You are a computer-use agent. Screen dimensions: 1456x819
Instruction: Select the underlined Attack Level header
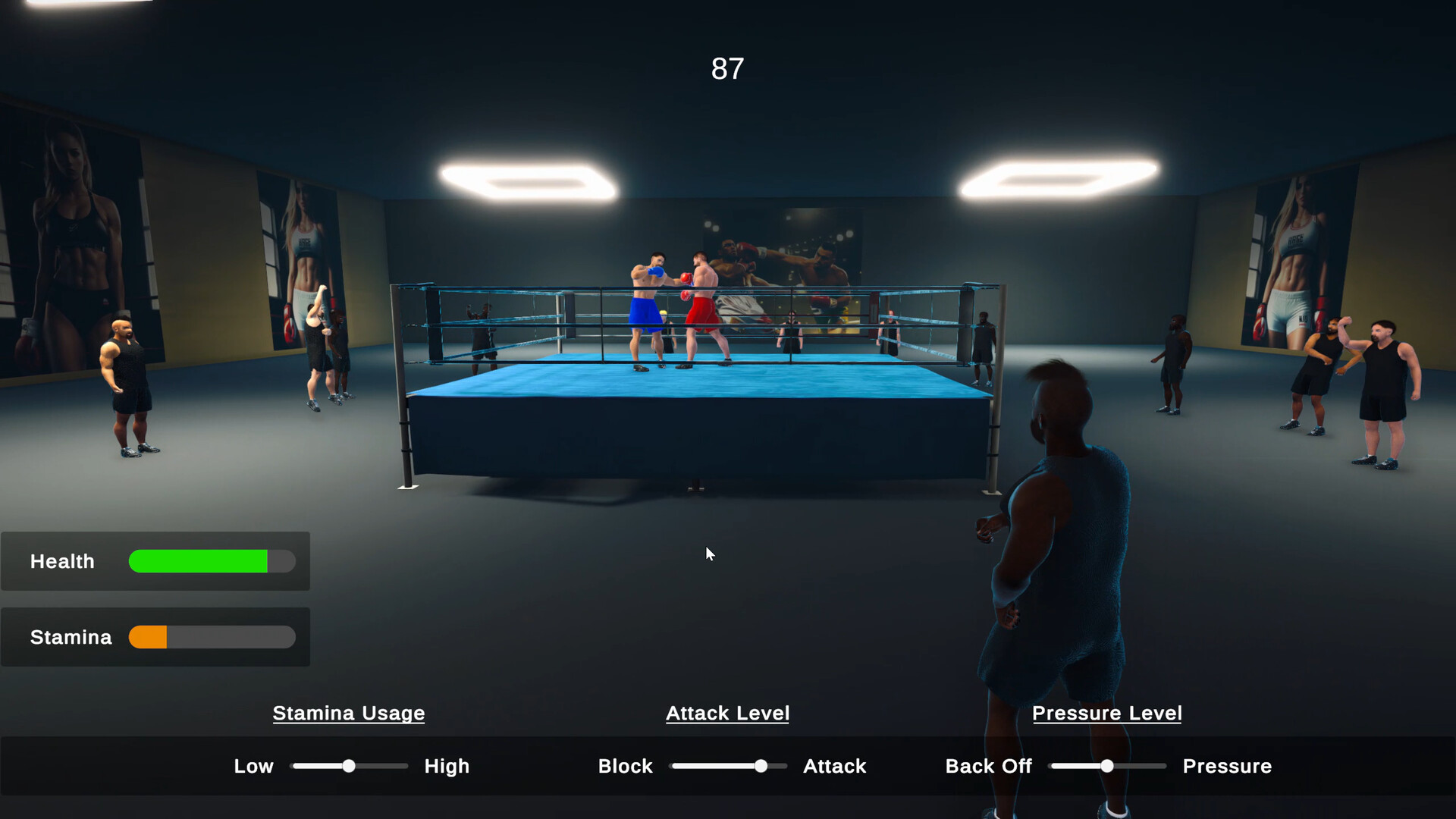point(727,713)
